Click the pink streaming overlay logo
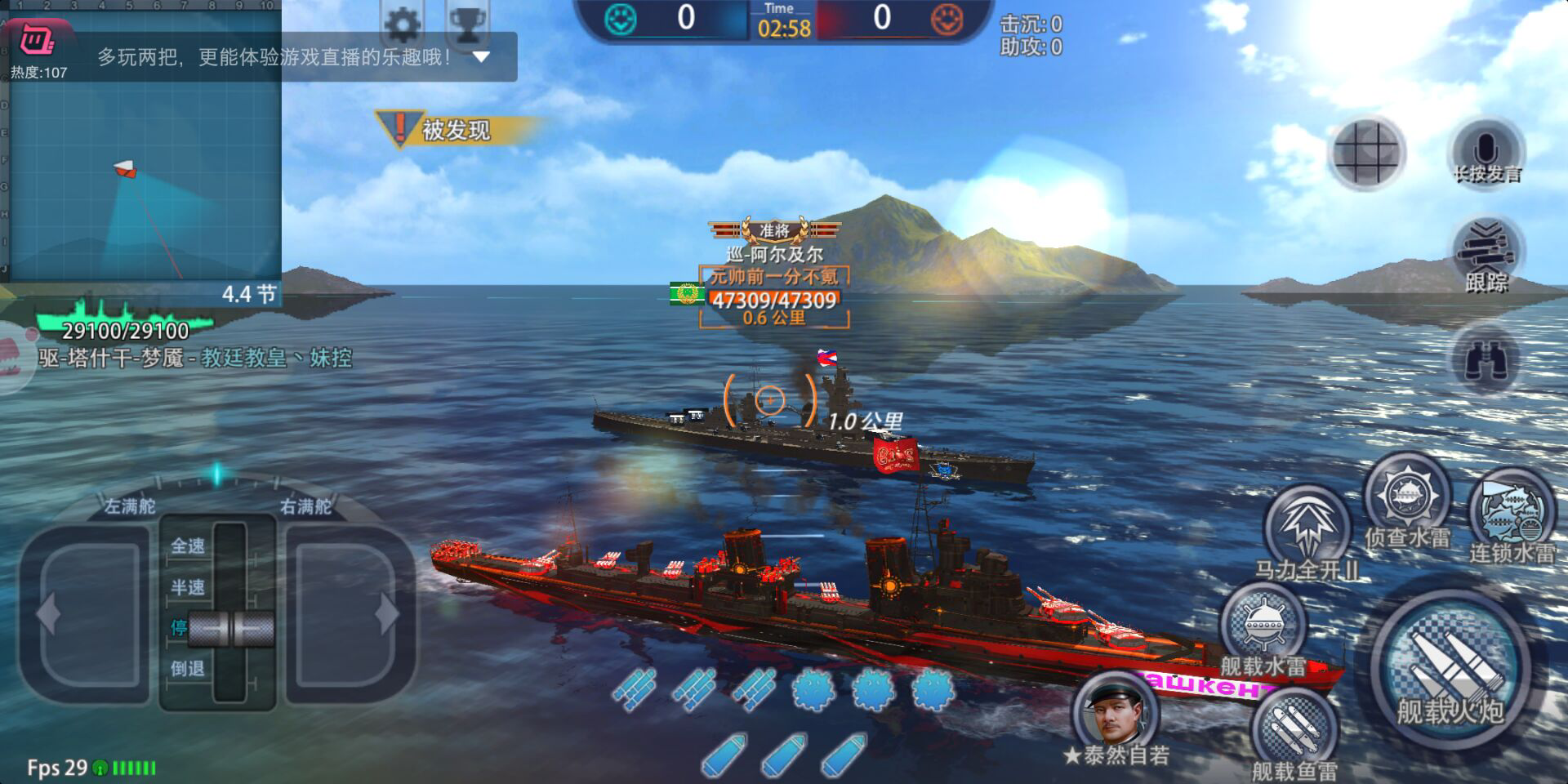Image resolution: width=1568 pixels, height=784 pixels. tap(38, 38)
